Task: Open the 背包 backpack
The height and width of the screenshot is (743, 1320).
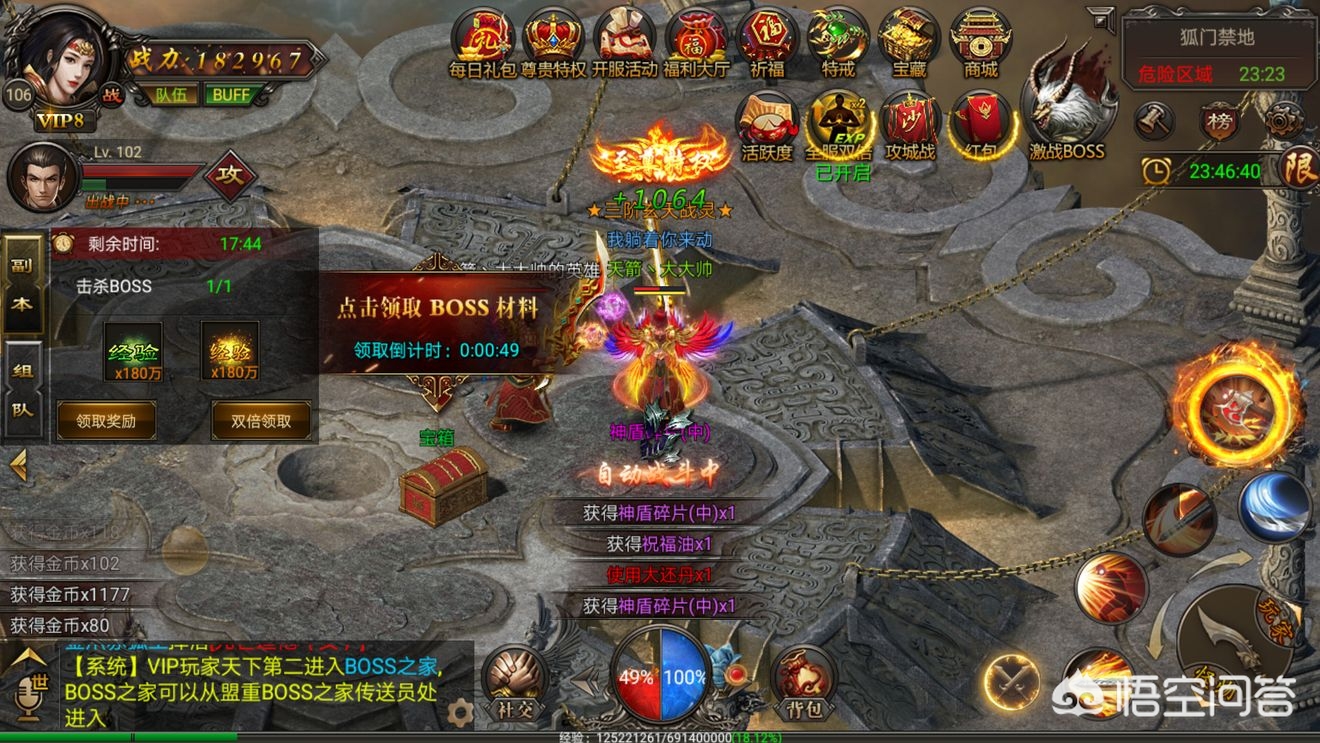Action: (x=803, y=682)
